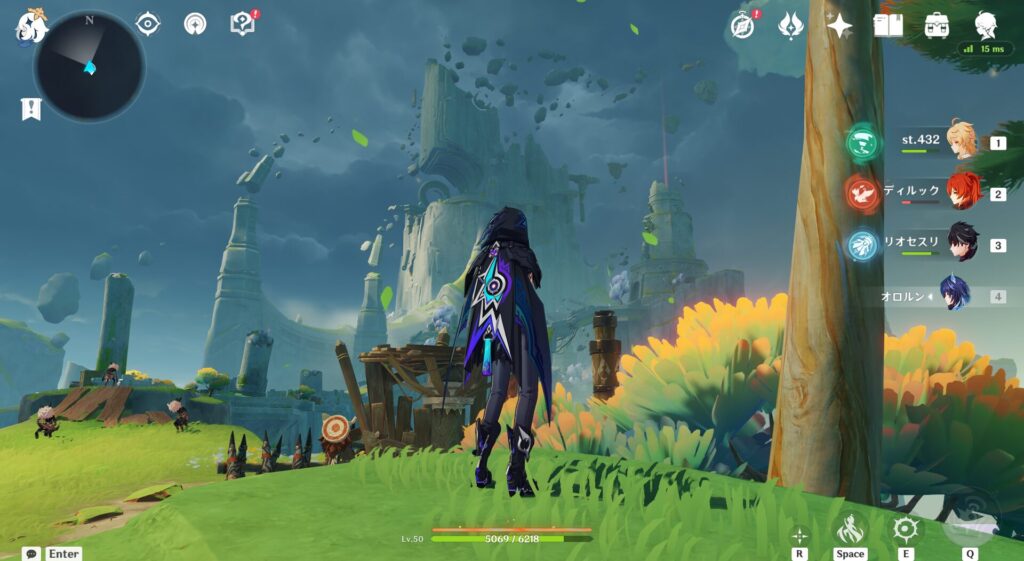Use the elemental skill spiked-circle icon

click(x=906, y=529)
